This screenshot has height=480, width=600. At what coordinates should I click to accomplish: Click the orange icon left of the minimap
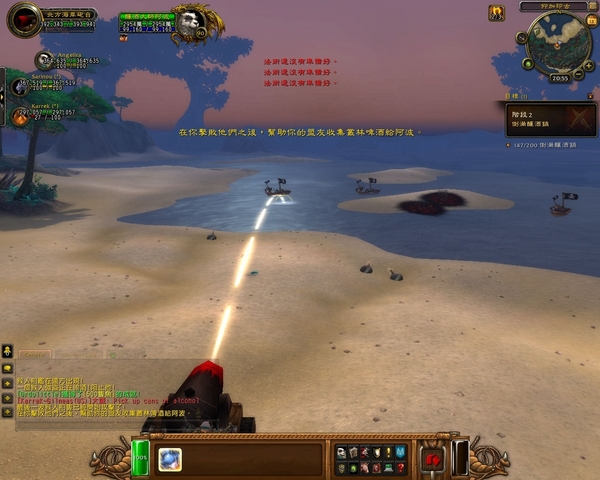coord(497,13)
